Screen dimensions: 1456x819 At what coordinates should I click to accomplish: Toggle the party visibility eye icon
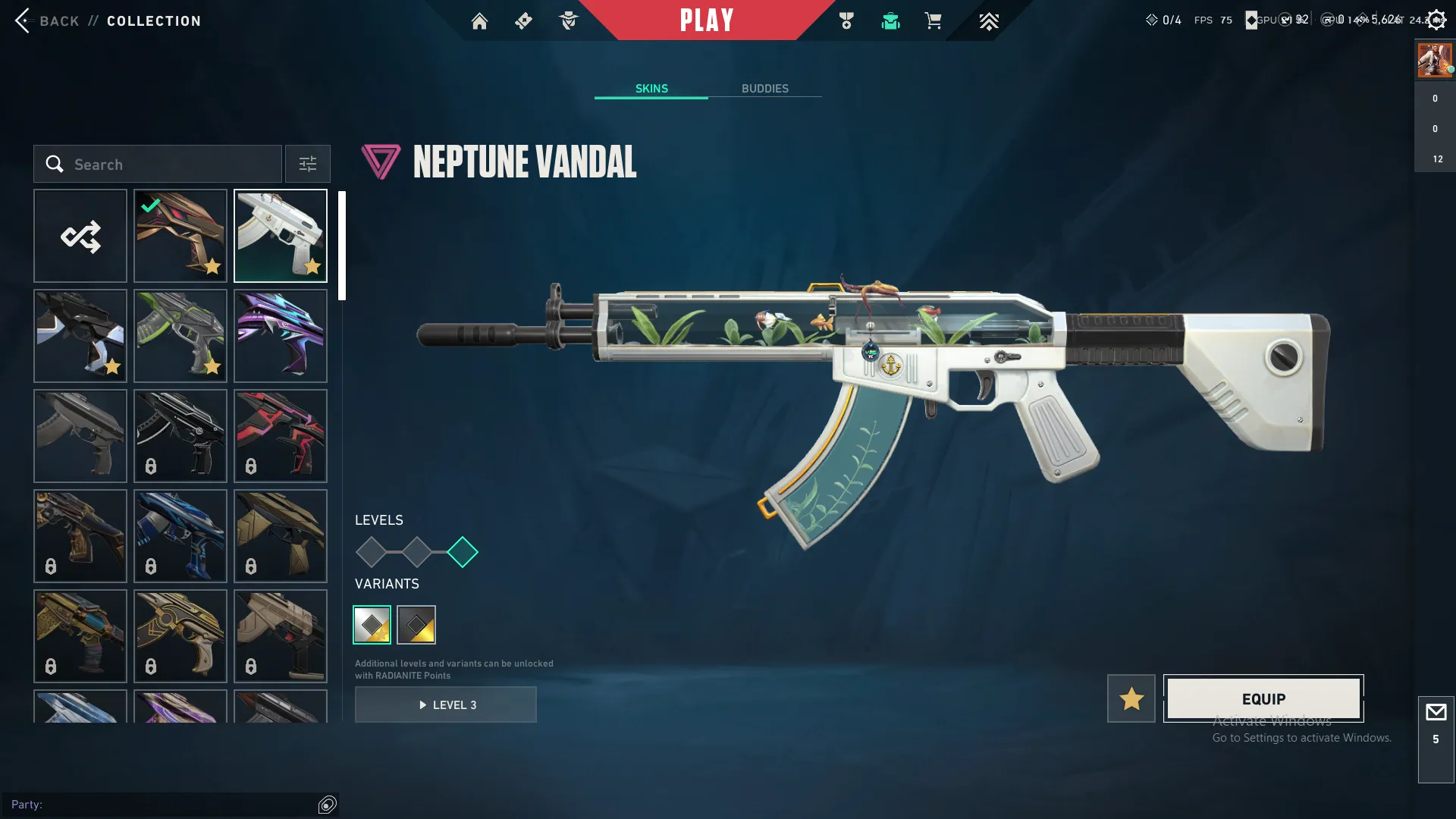pos(327,805)
